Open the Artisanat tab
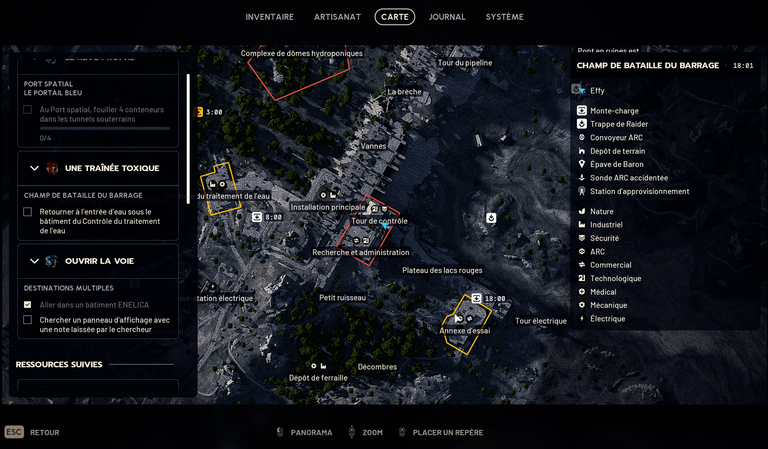The width and height of the screenshot is (768, 449). [337, 17]
